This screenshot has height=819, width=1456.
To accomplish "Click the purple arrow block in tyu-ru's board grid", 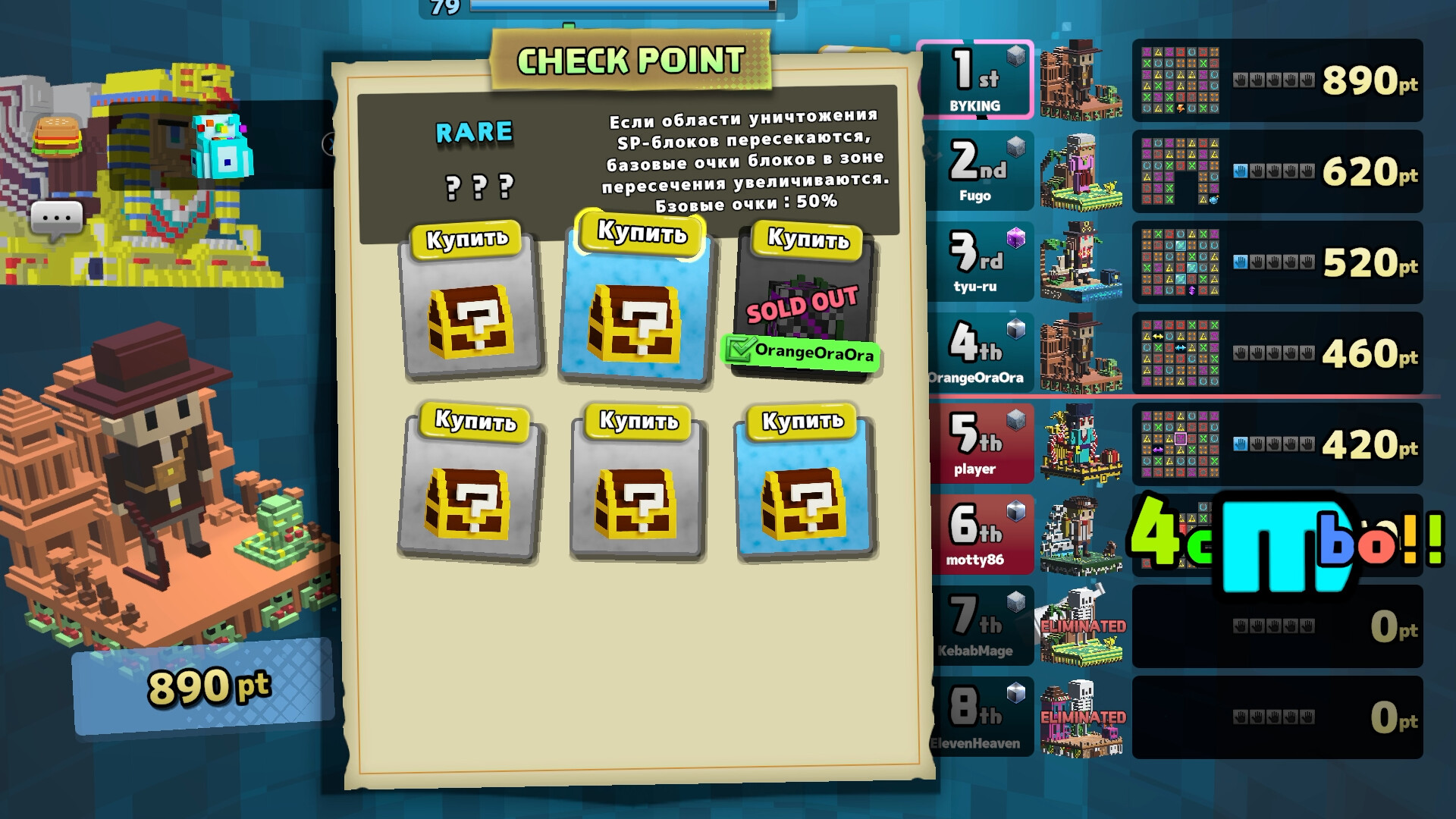I will tap(1192, 290).
